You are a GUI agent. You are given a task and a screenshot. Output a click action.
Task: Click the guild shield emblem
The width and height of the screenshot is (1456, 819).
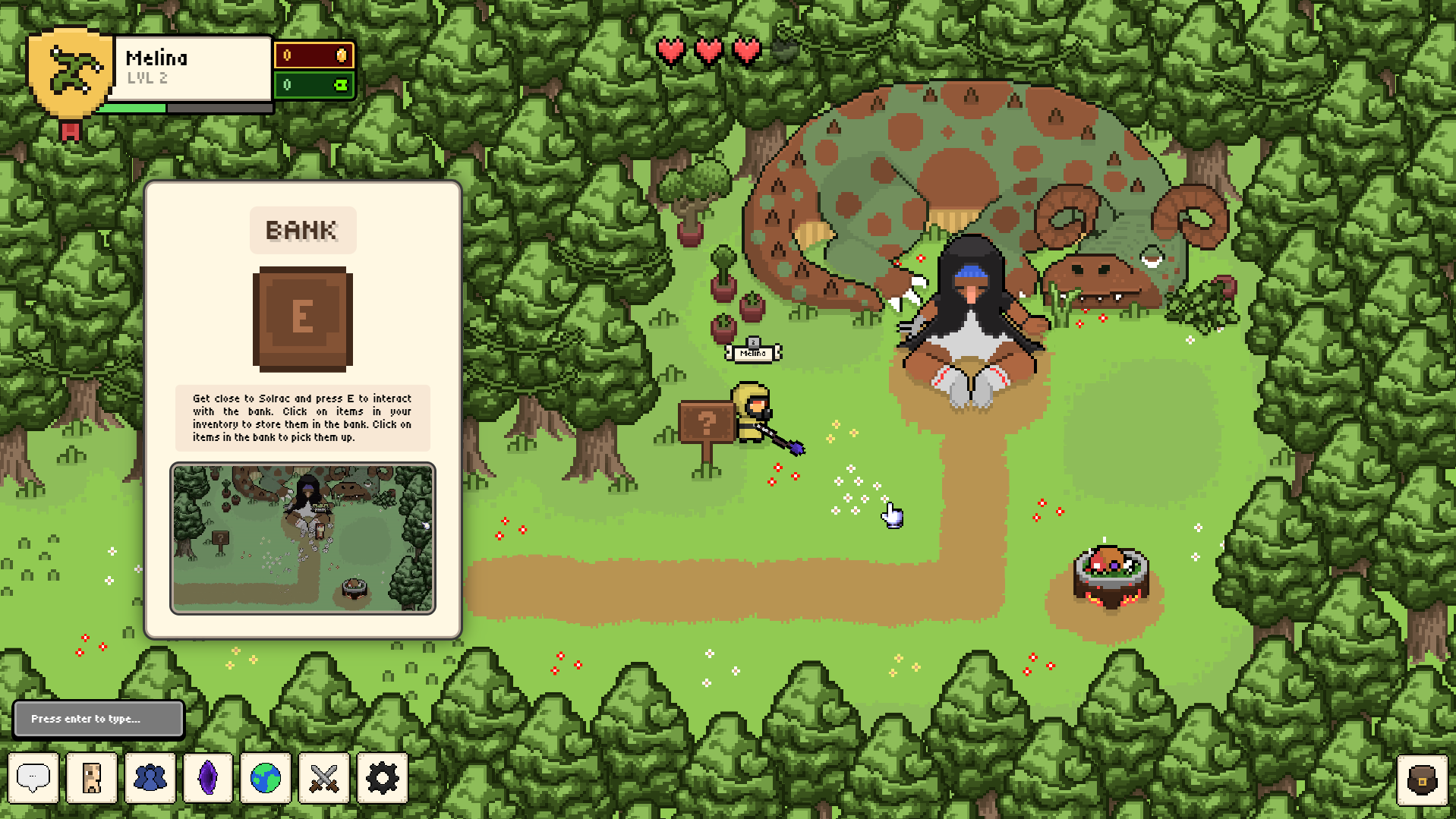[x=70, y=74]
